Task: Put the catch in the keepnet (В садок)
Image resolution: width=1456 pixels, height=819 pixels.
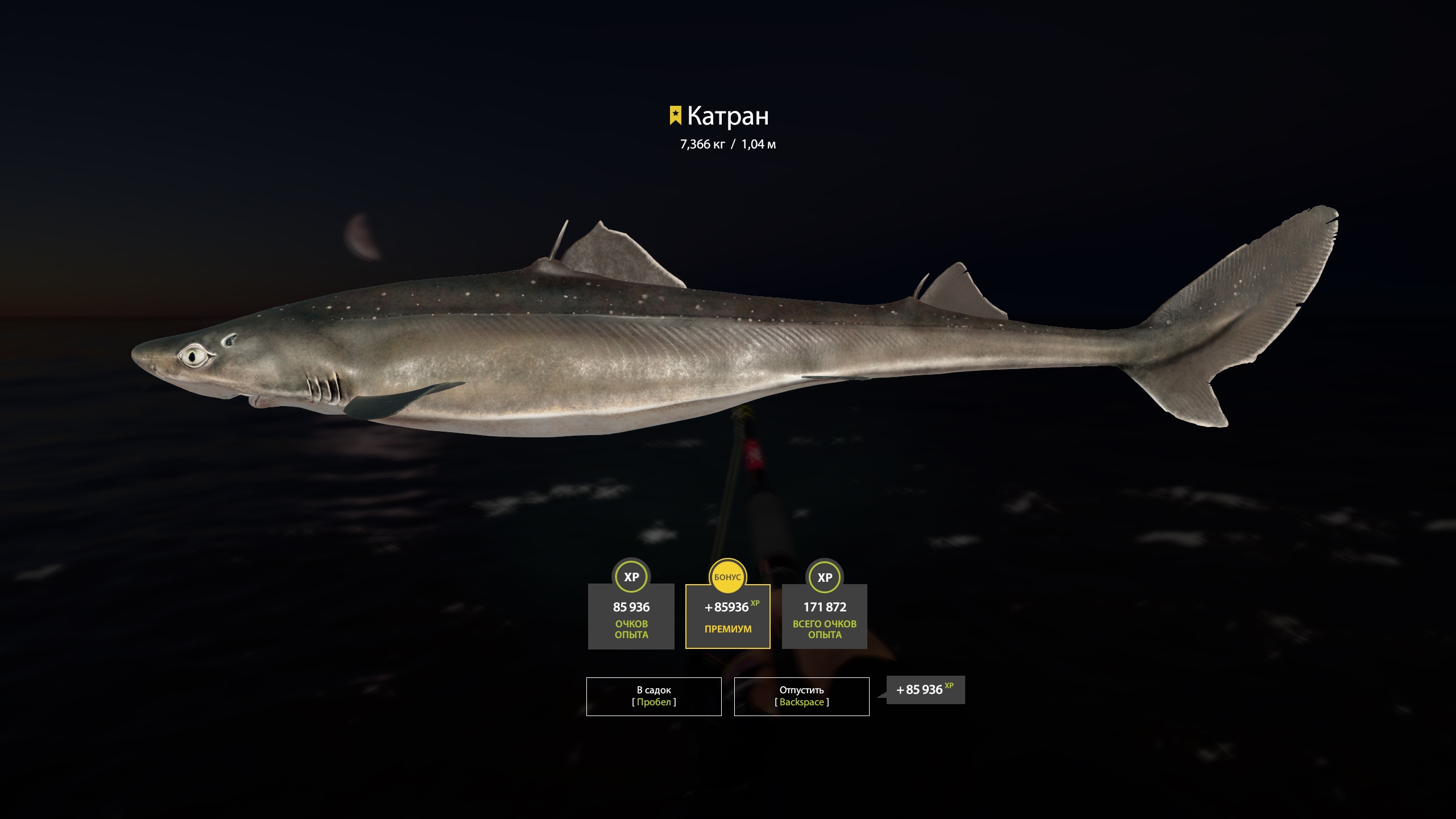Action: (653, 696)
